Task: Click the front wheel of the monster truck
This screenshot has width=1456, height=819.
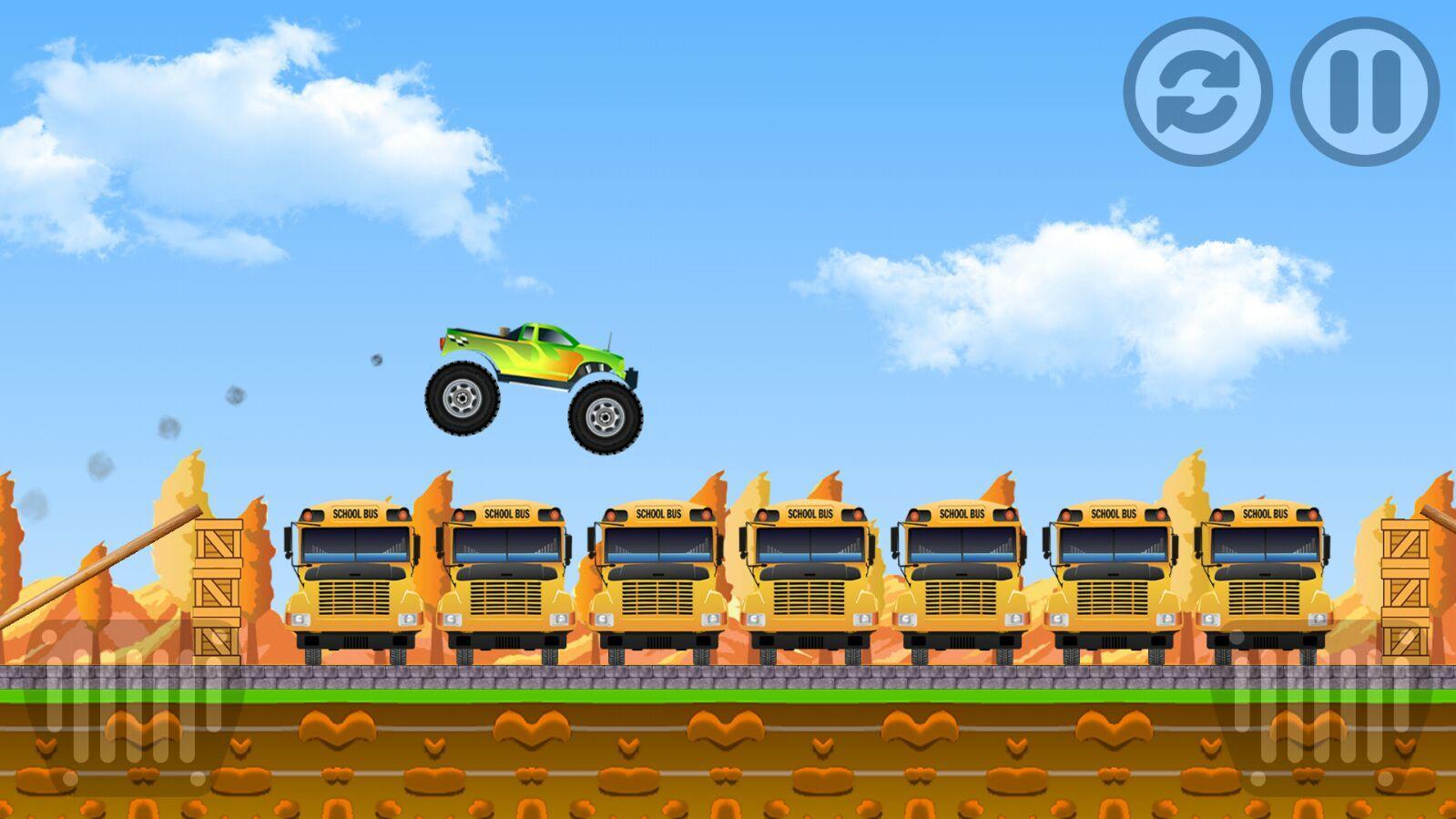Action: coord(603,419)
